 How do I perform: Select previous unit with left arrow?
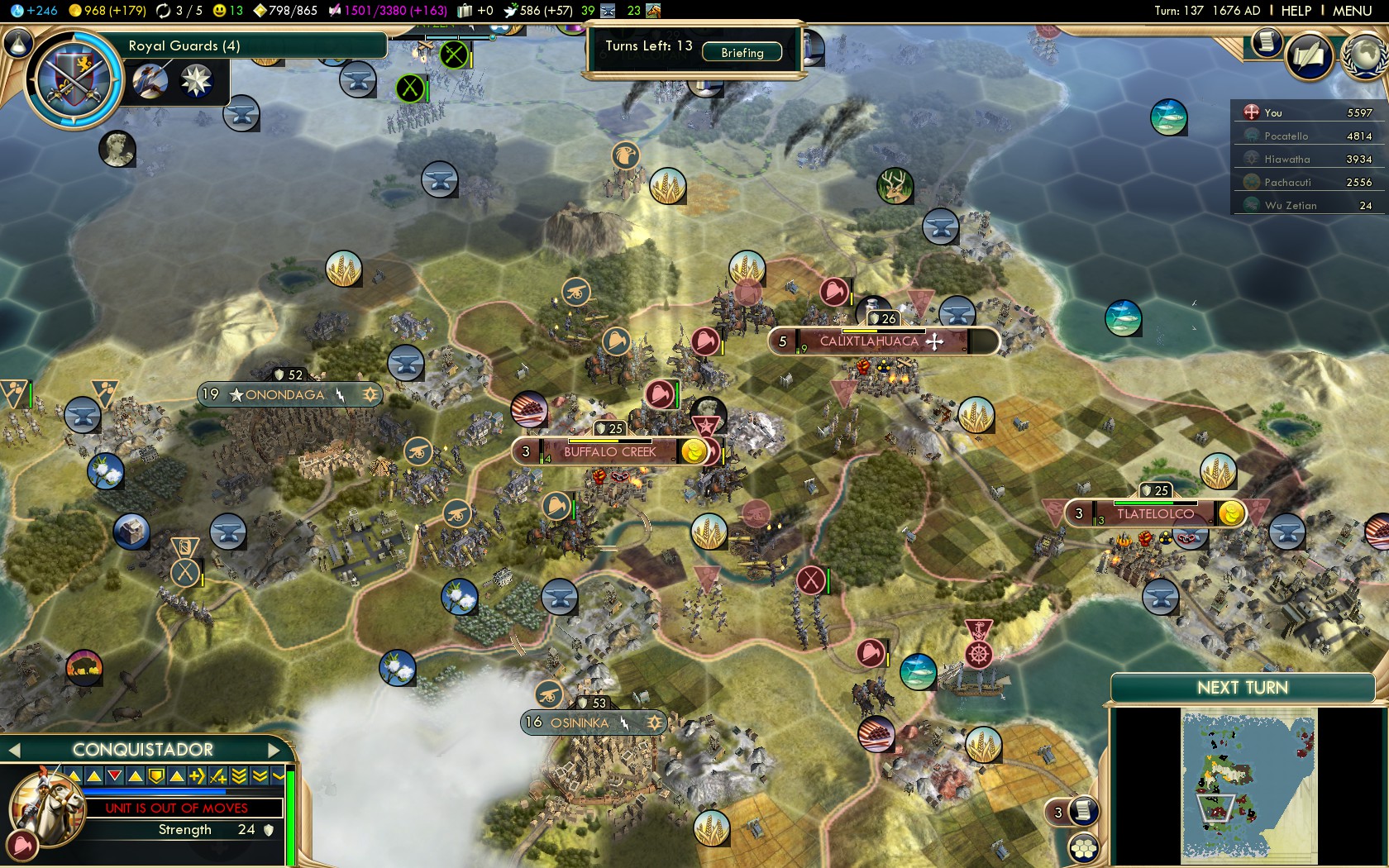[13, 750]
